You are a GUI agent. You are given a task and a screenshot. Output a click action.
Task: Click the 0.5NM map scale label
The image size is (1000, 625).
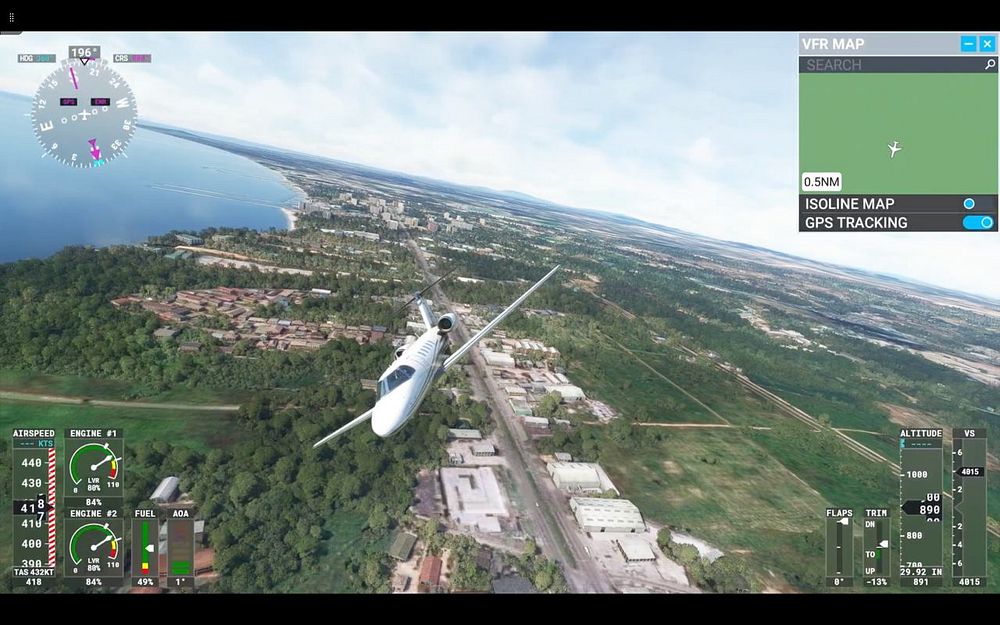click(x=822, y=182)
